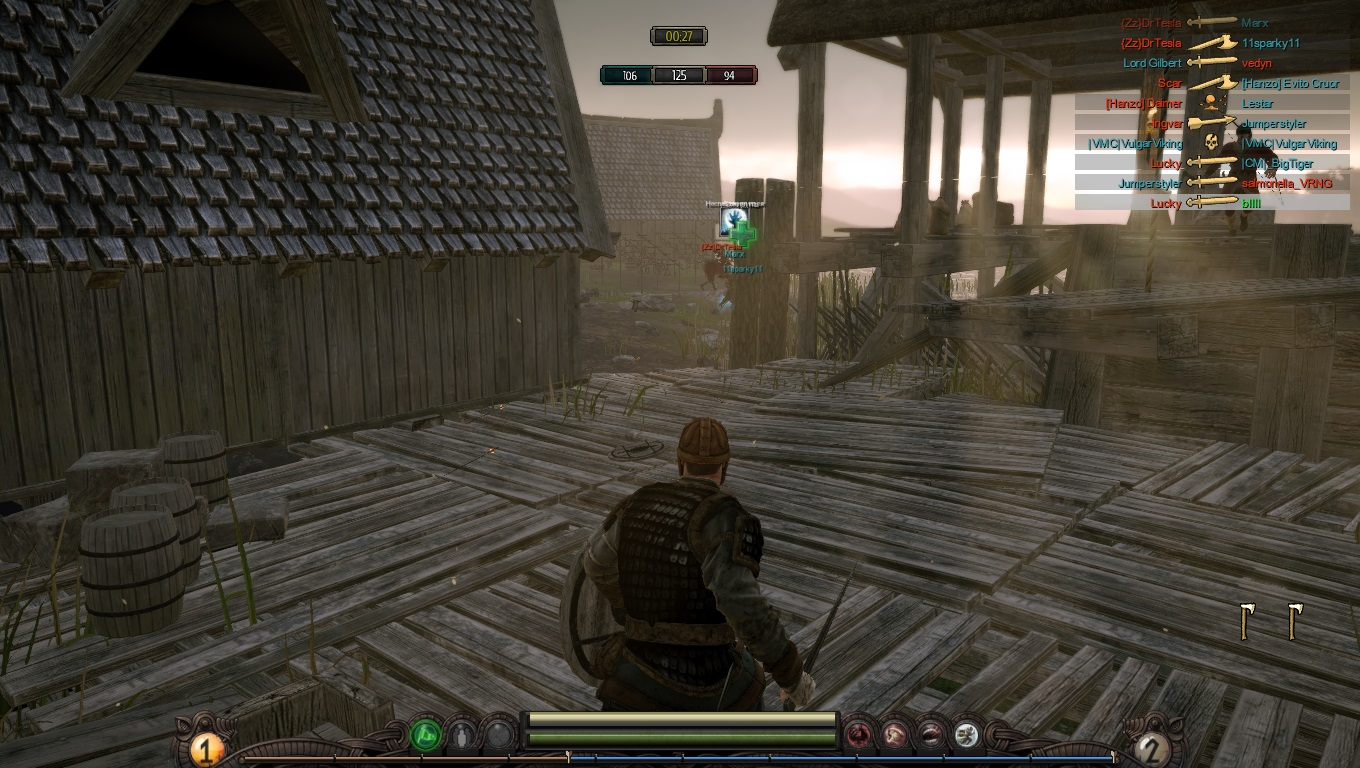Select the blue tree objective marker
The height and width of the screenshot is (768, 1360).
[733, 219]
